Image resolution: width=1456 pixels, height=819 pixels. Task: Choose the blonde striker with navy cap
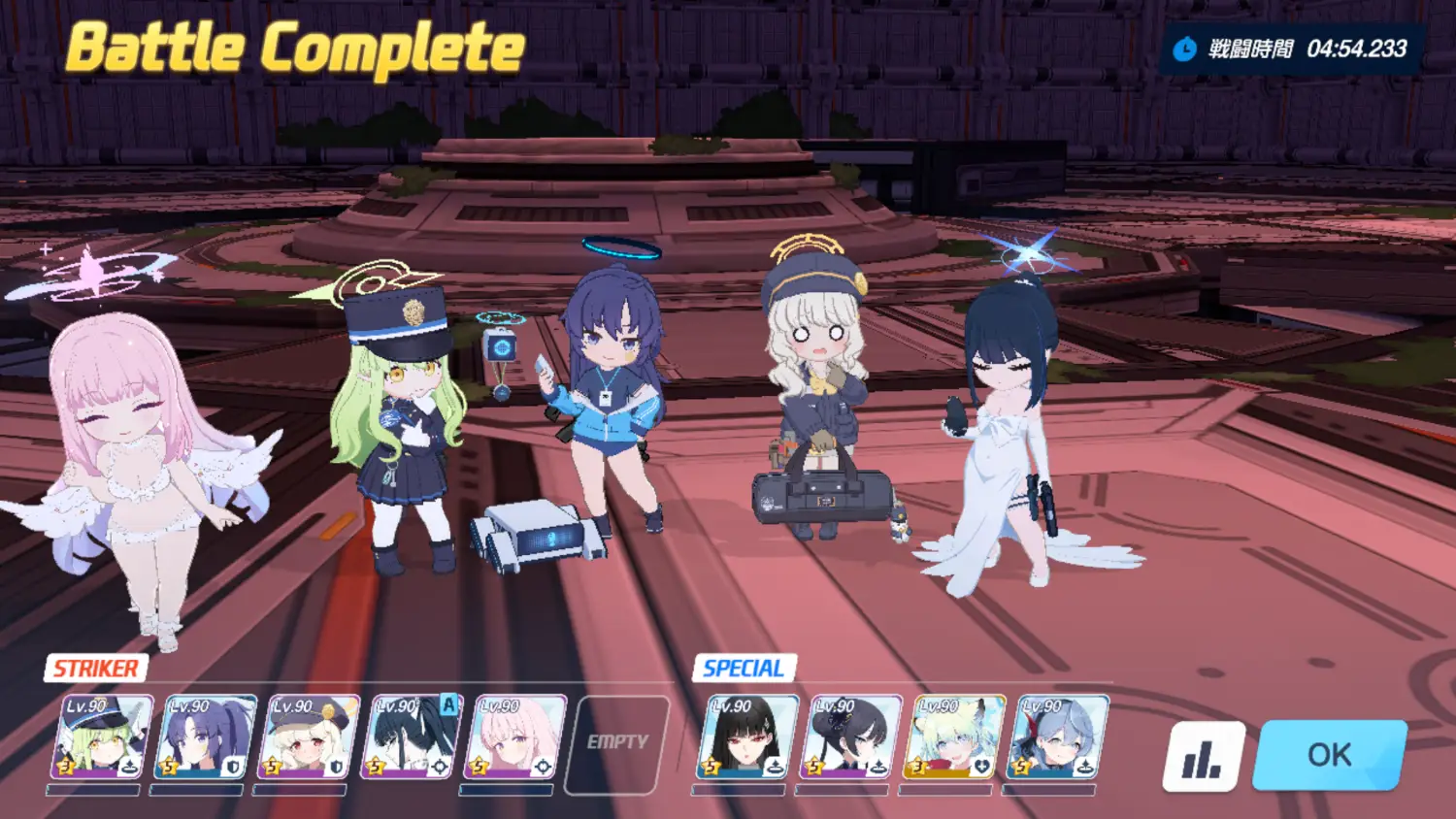tap(309, 737)
